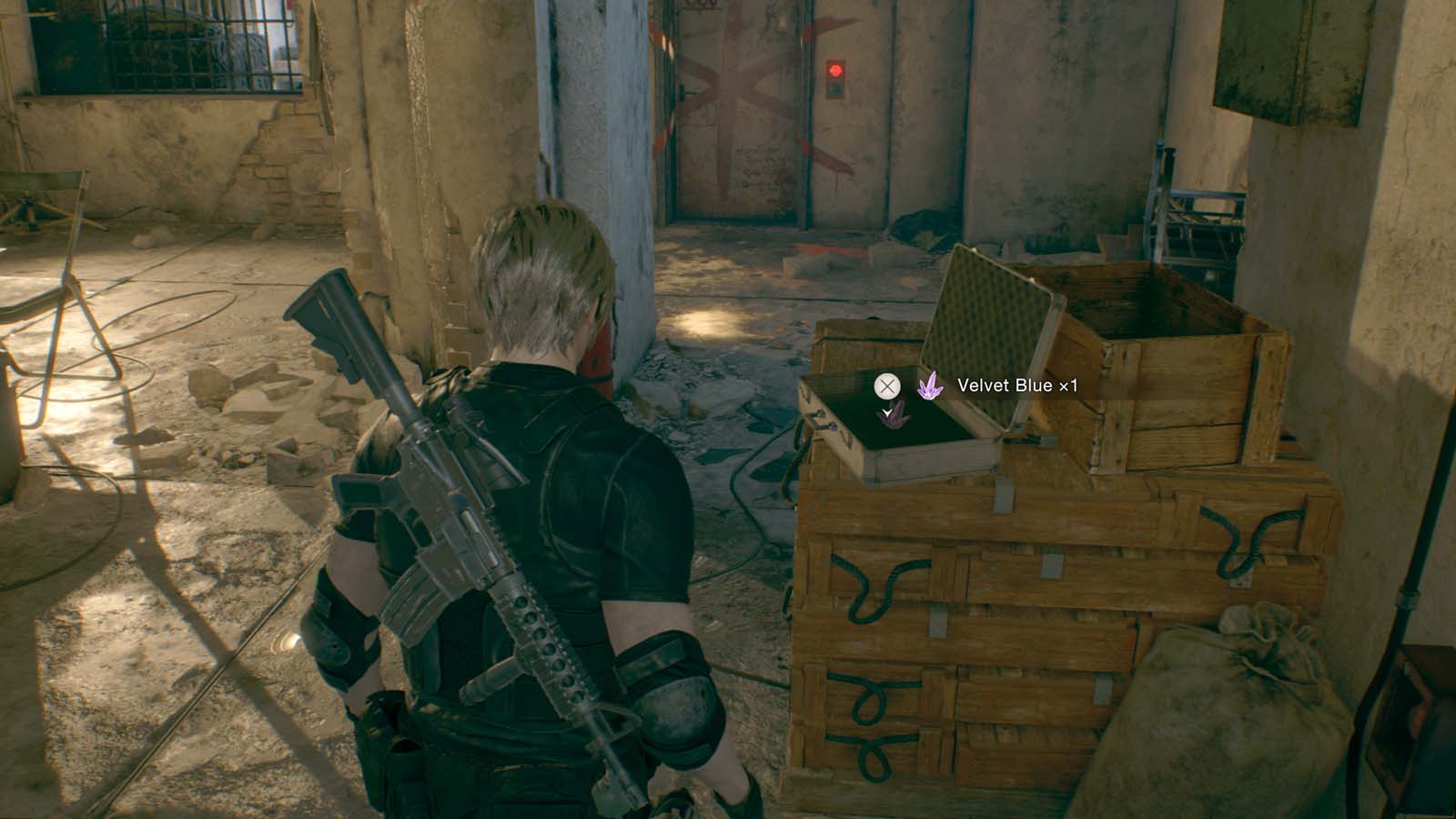Image resolution: width=1456 pixels, height=819 pixels.
Task: Click the Velvet Blue gem icon in the prompt
Action: [930, 386]
